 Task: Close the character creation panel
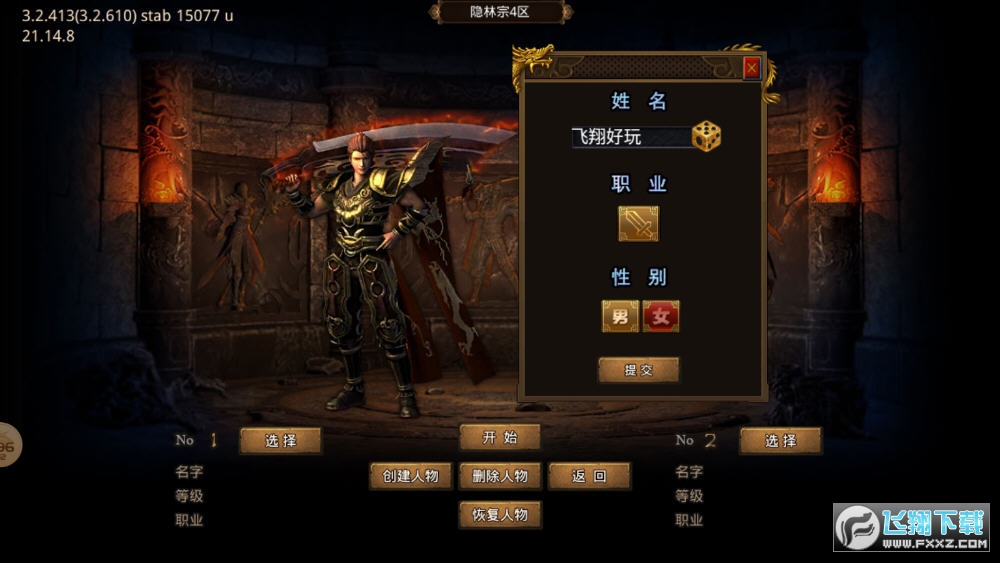751,68
